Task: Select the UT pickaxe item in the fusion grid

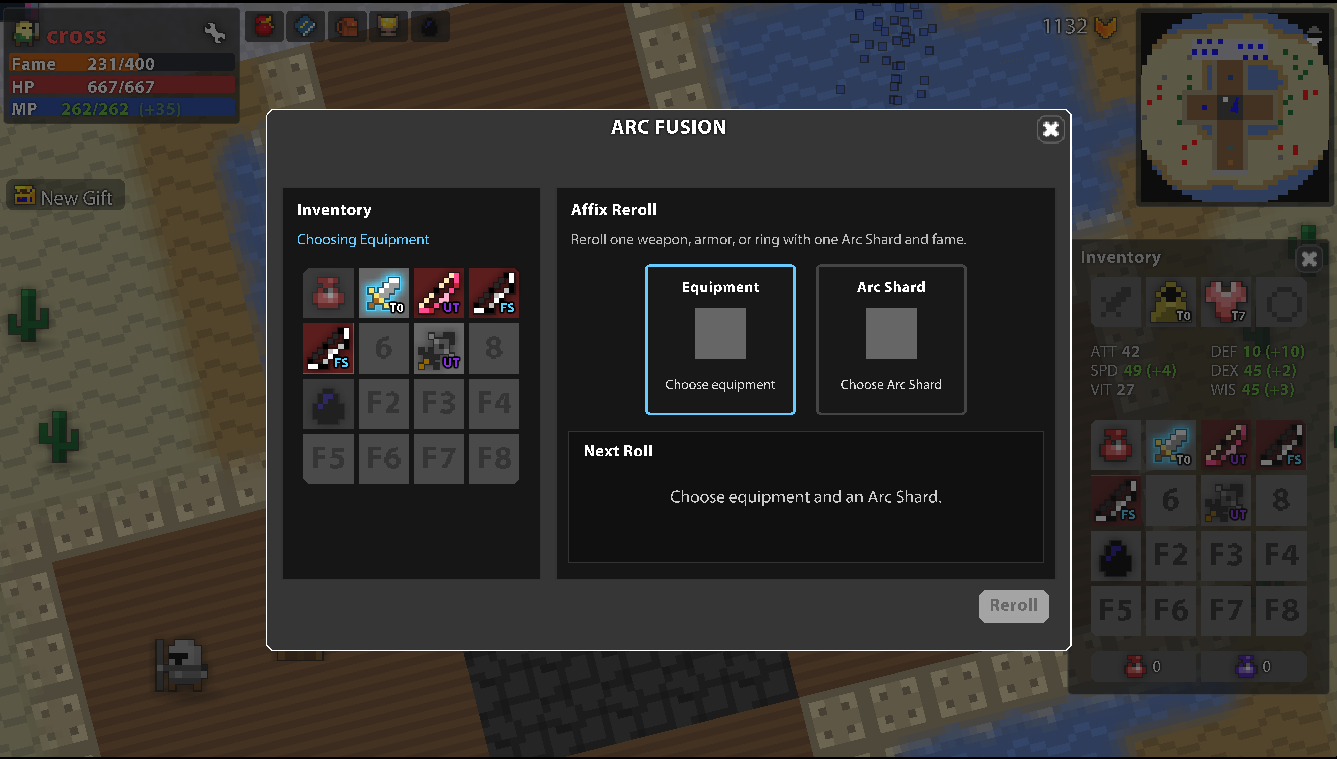Action: pos(439,348)
